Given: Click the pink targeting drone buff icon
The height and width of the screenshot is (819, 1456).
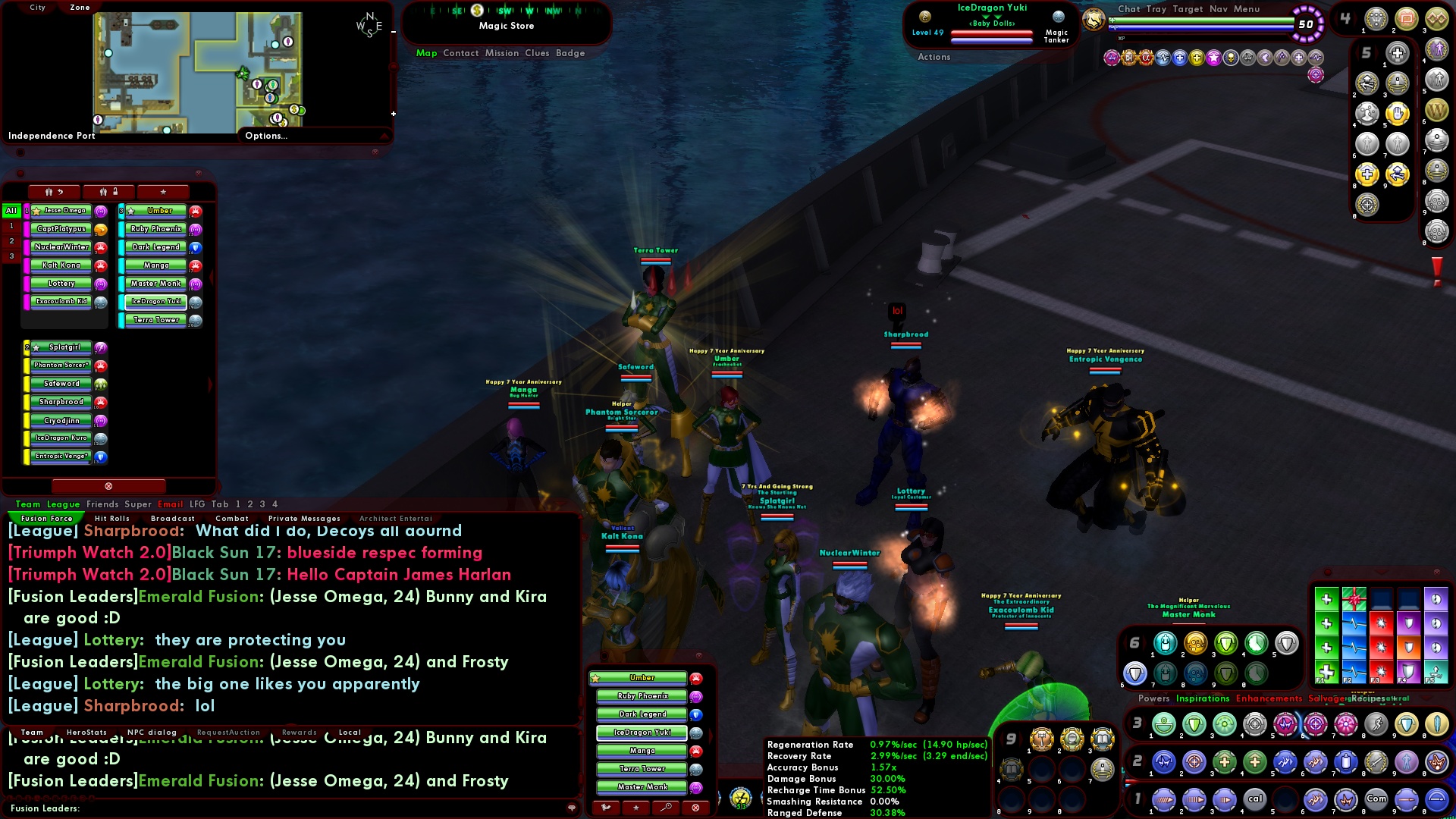Looking at the screenshot, I should point(1316,74).
